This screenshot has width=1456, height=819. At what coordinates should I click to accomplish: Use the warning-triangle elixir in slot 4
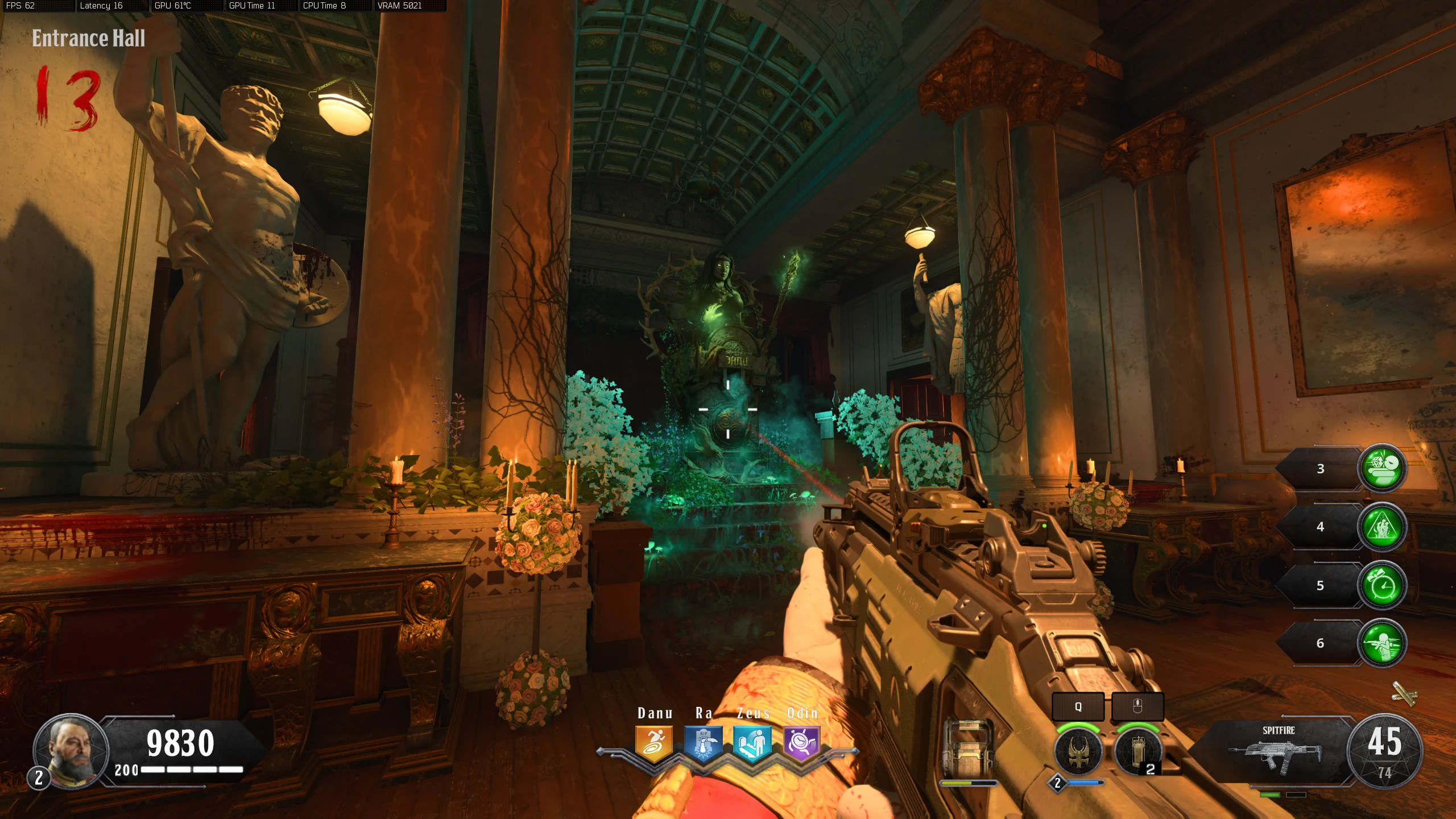coord(1382,527)
